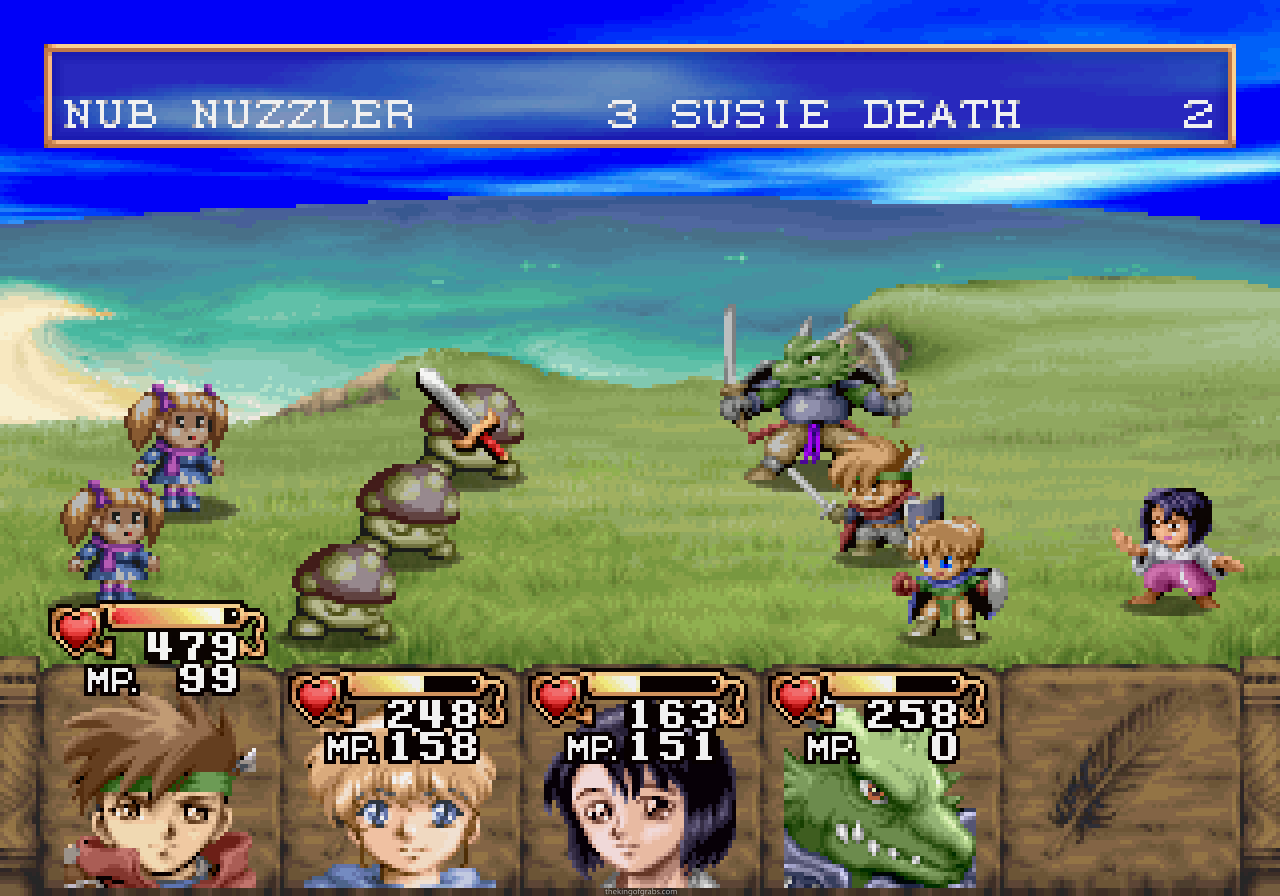Target the Nub Nuzzler under the sword cursor
This screenshot has width=1280, height=896.
coord(472,430)
